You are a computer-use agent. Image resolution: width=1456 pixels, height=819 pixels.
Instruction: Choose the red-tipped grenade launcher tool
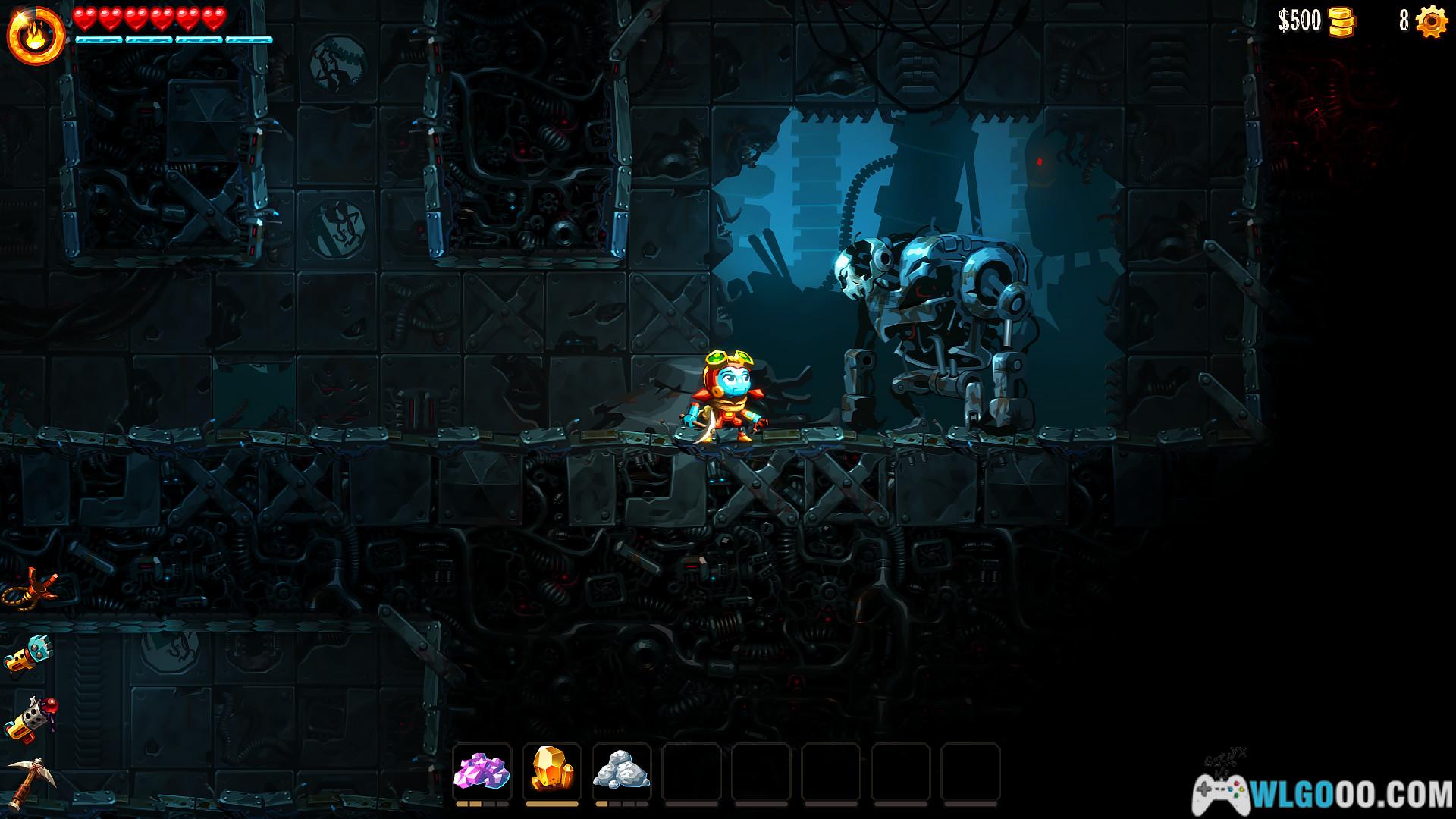click(30, 717)
